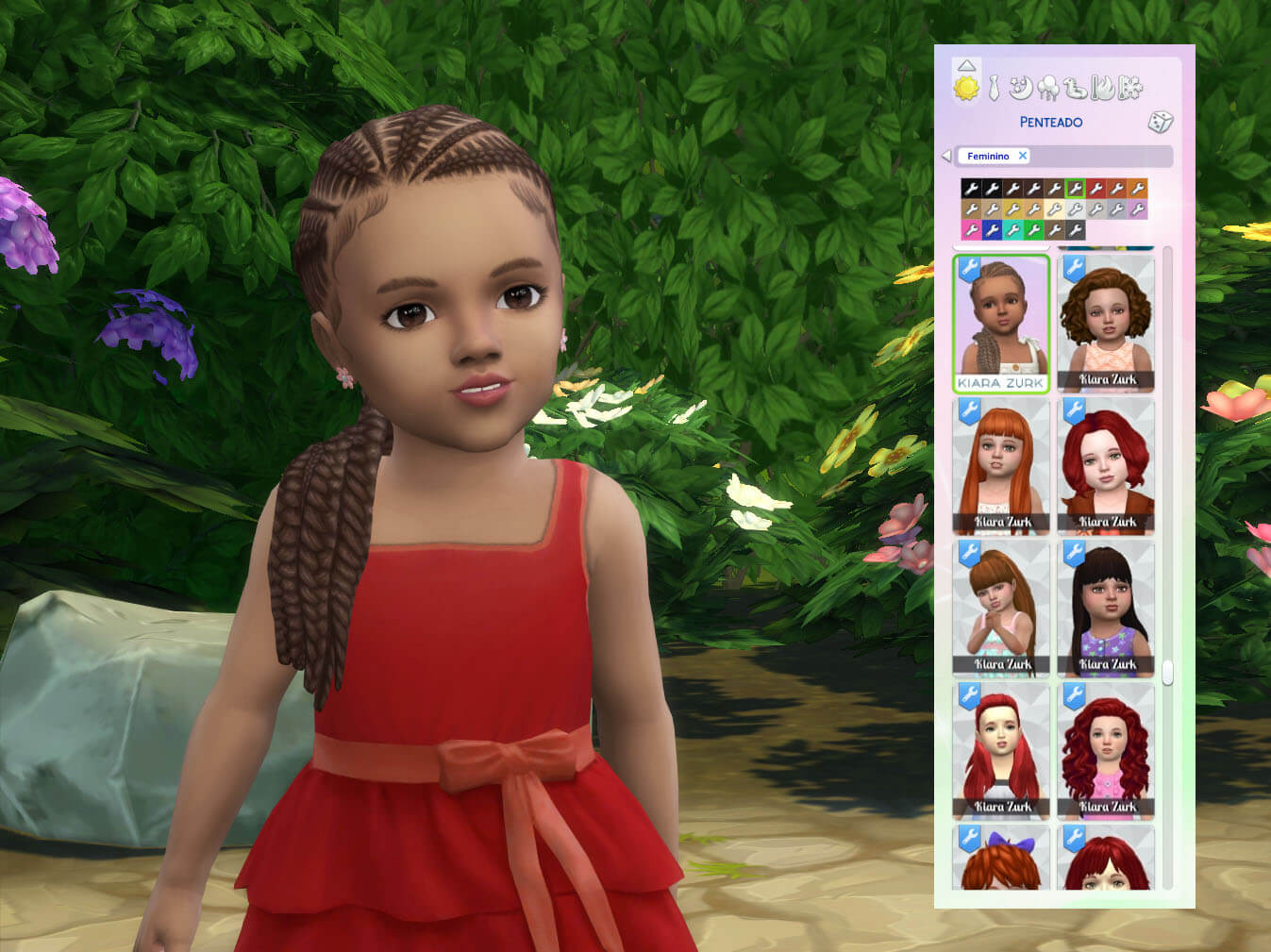This screenshot has width=1271, height=952.
Task: Pick the pink hair color swatch
Action: click(971, 230)
